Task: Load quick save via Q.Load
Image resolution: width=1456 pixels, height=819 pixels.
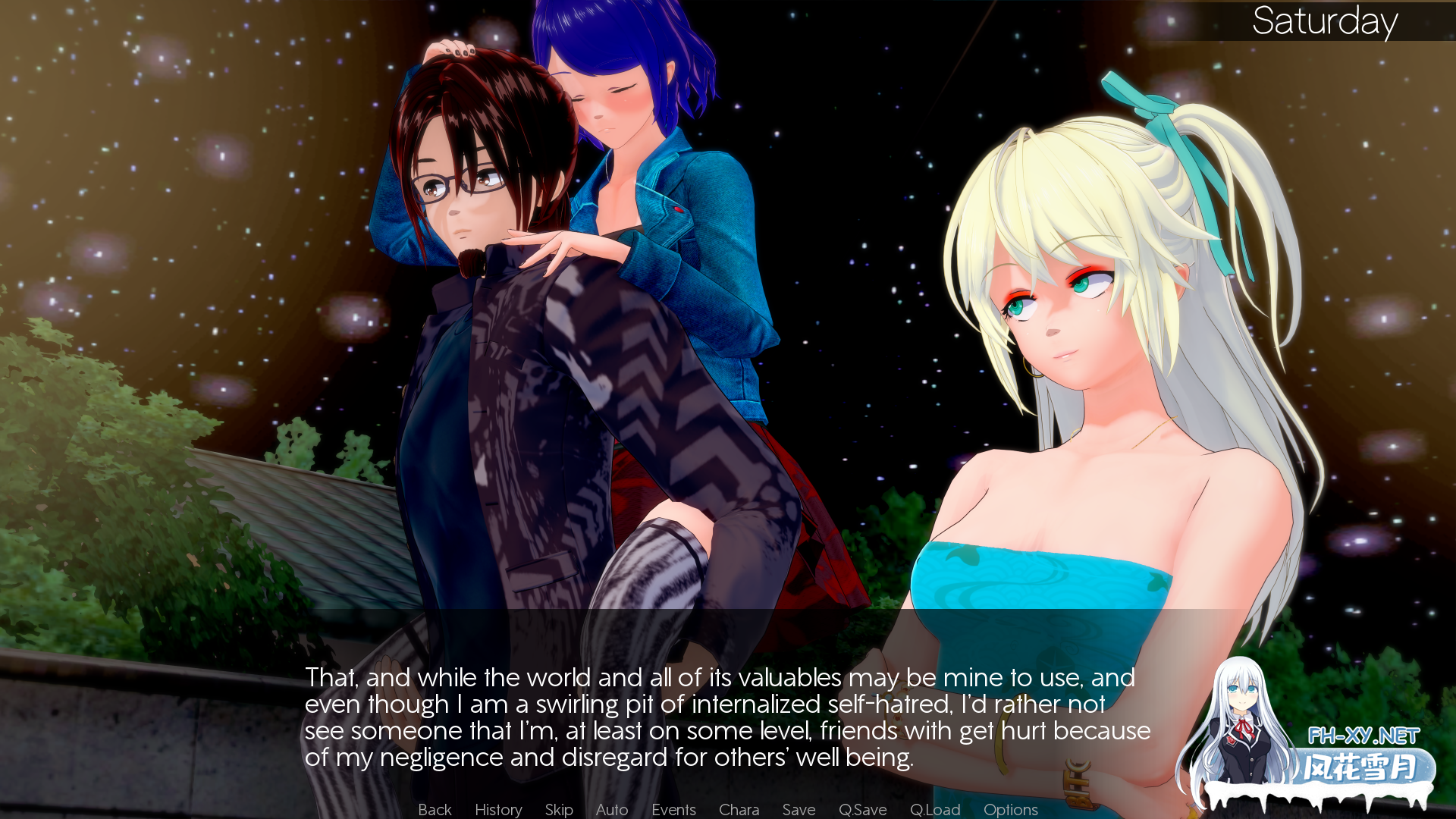Action: tap(934, 809)
